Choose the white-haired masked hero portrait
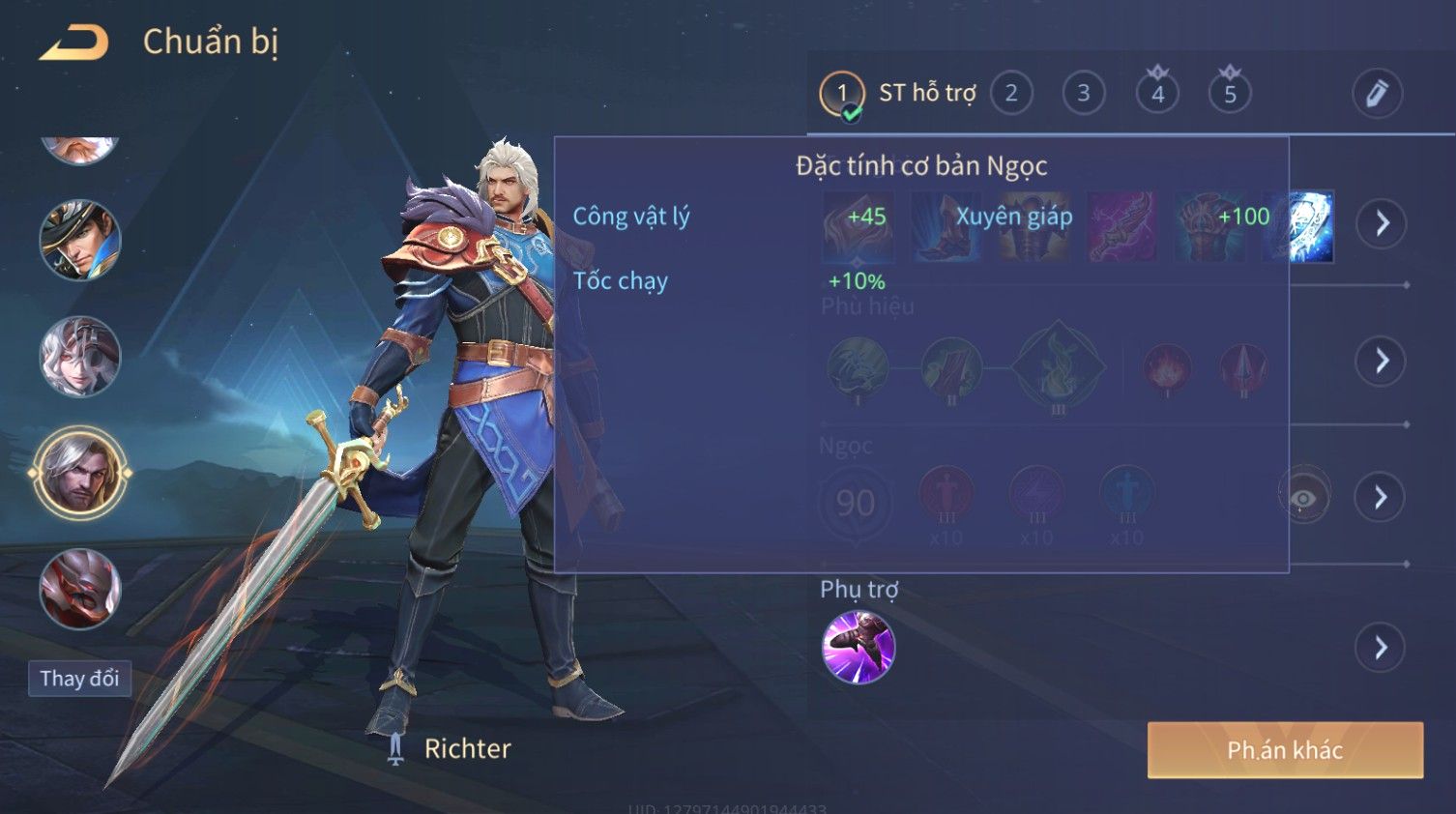This screenshot has width=1456, height=814. pos(80,356)
